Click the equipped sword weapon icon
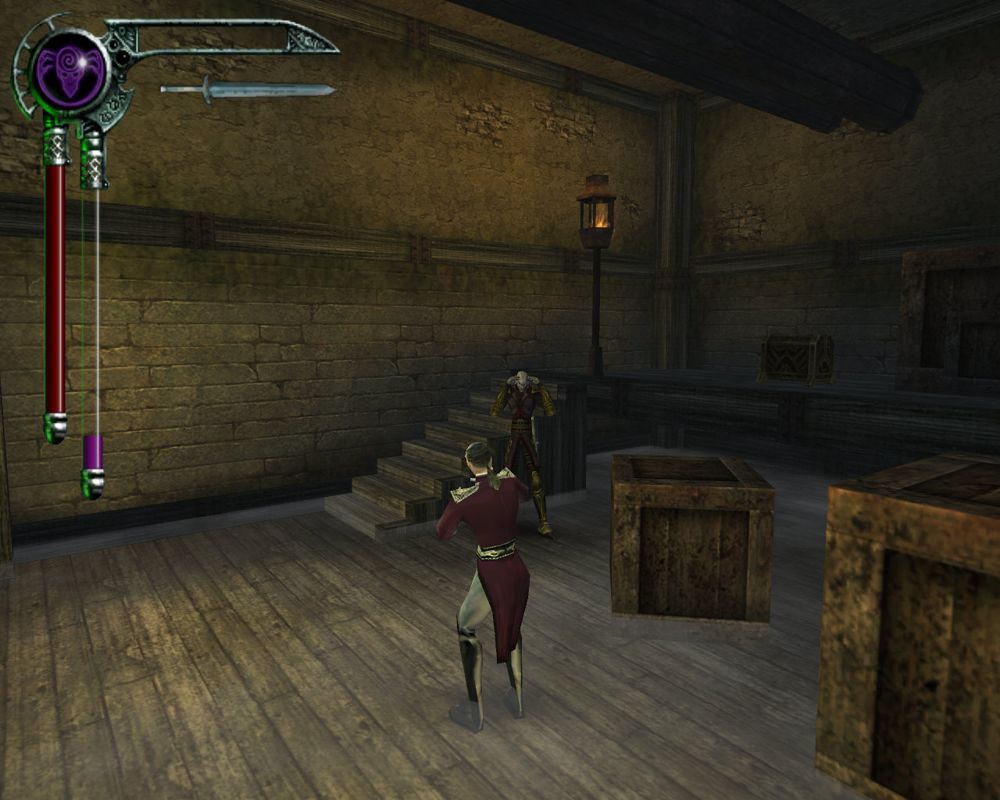 [247, 90]
